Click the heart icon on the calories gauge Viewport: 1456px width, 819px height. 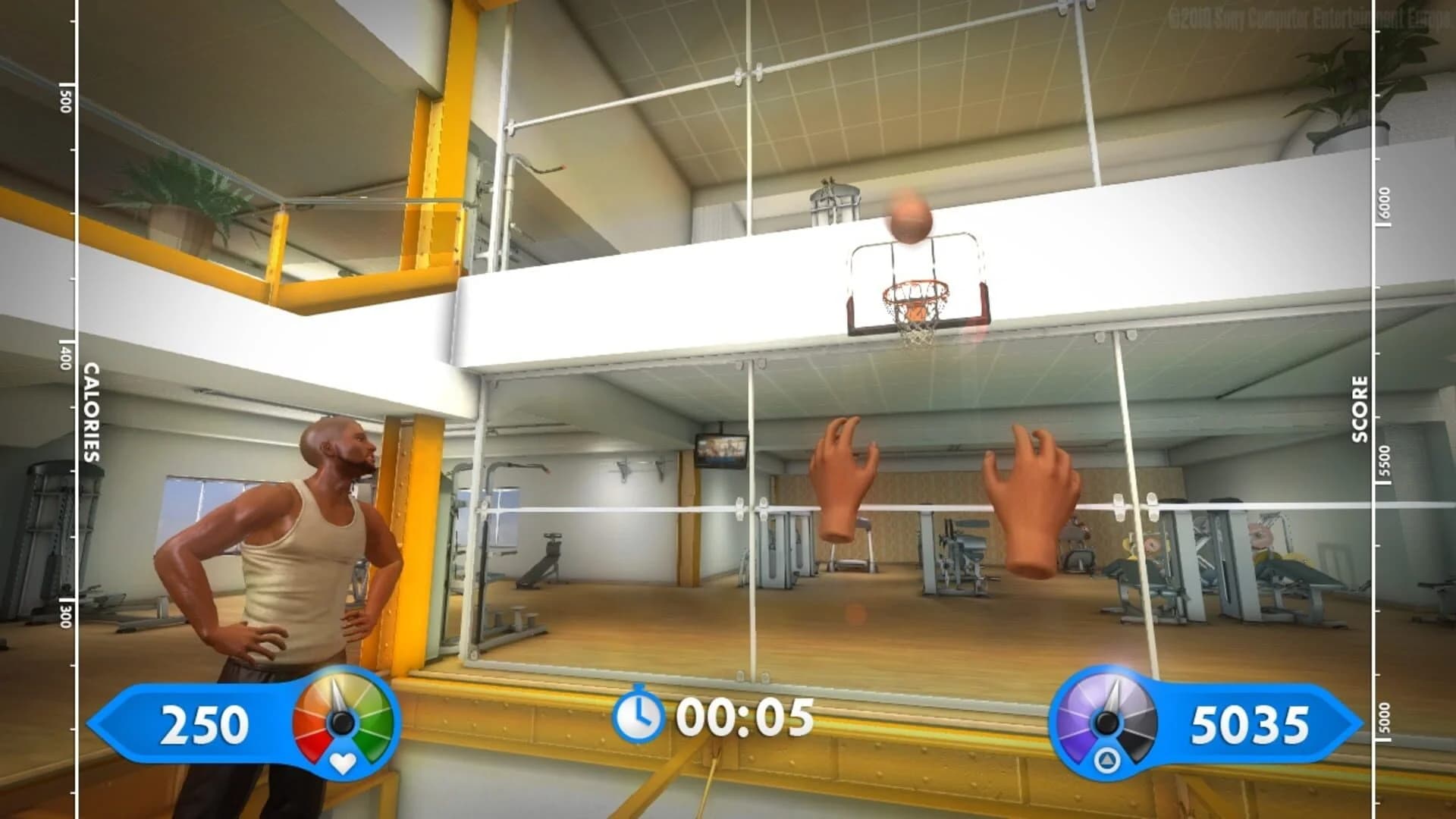(343, 762)
